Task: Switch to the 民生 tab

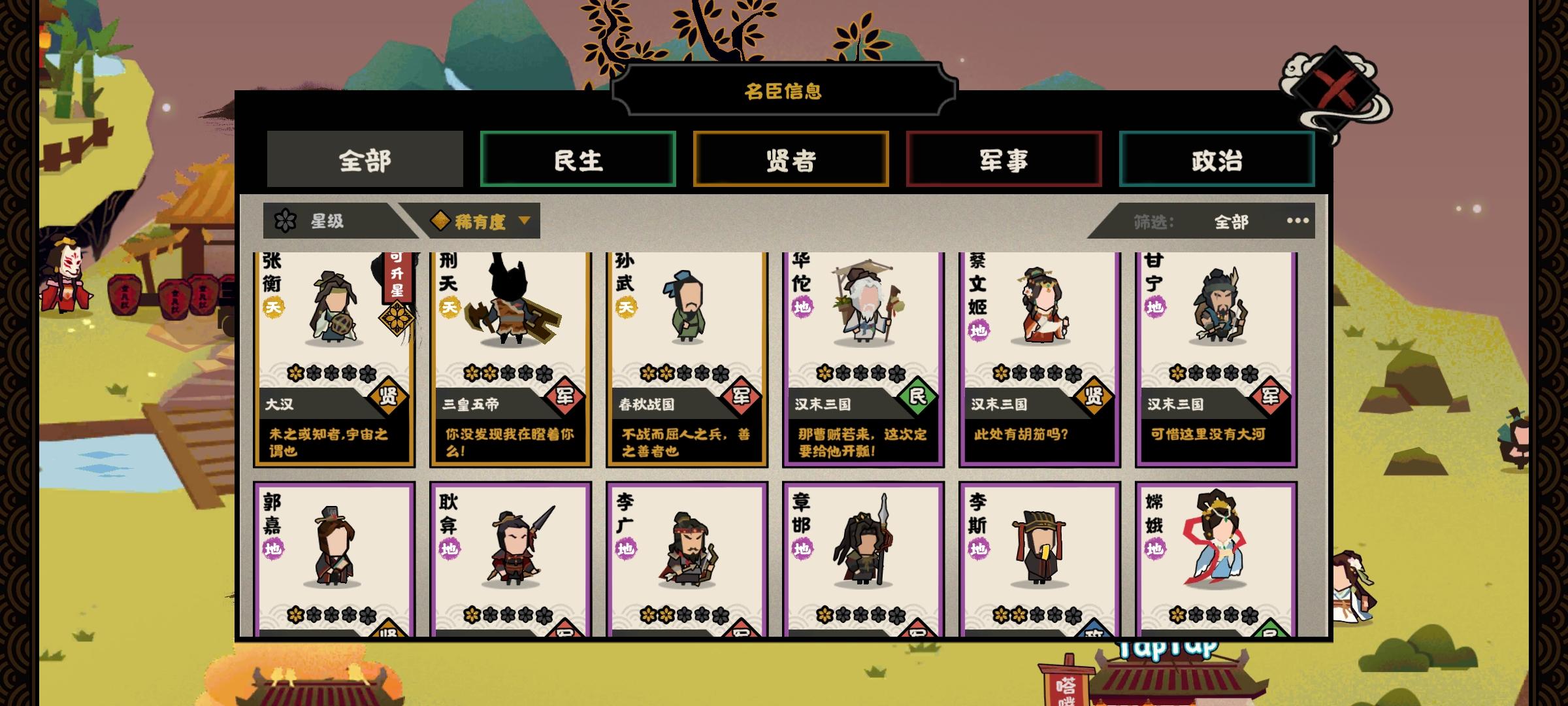Action: tap(578, 159)
